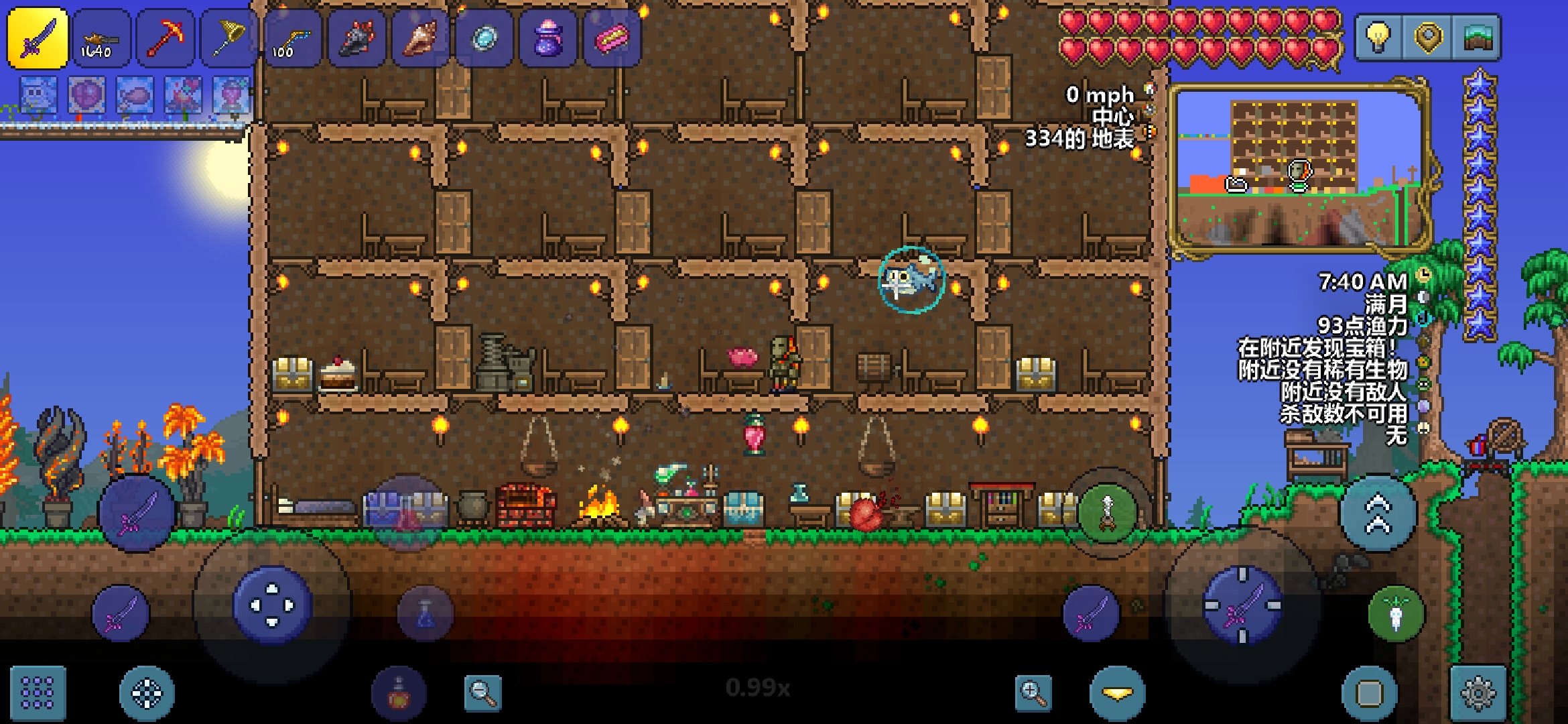Select the purple sword hotbar slot
Viewport: 1568px width, 724px height.
pos(38,38)
